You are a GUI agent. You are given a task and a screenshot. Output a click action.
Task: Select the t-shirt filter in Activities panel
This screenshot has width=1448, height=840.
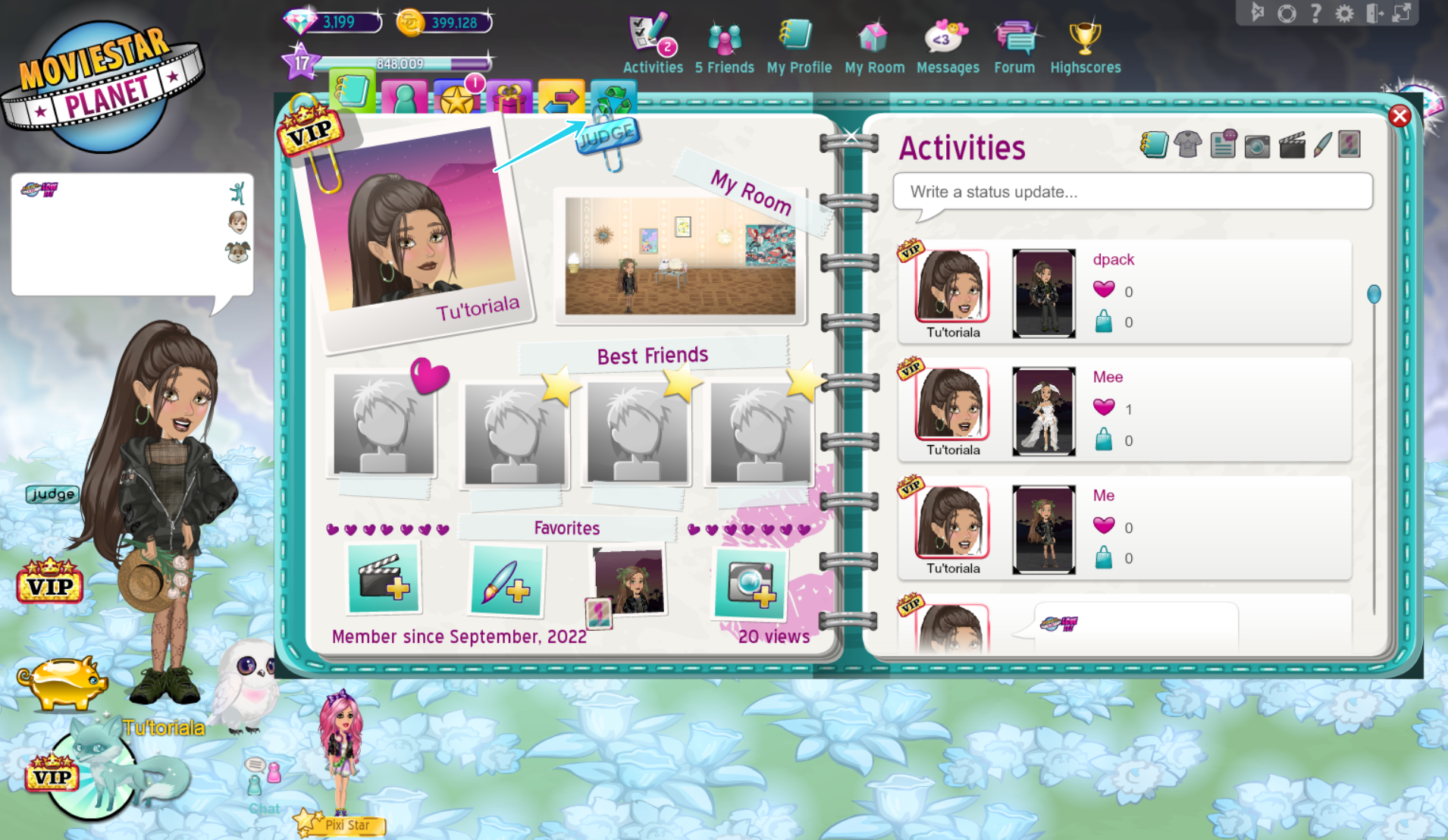tap(1187, 145)
